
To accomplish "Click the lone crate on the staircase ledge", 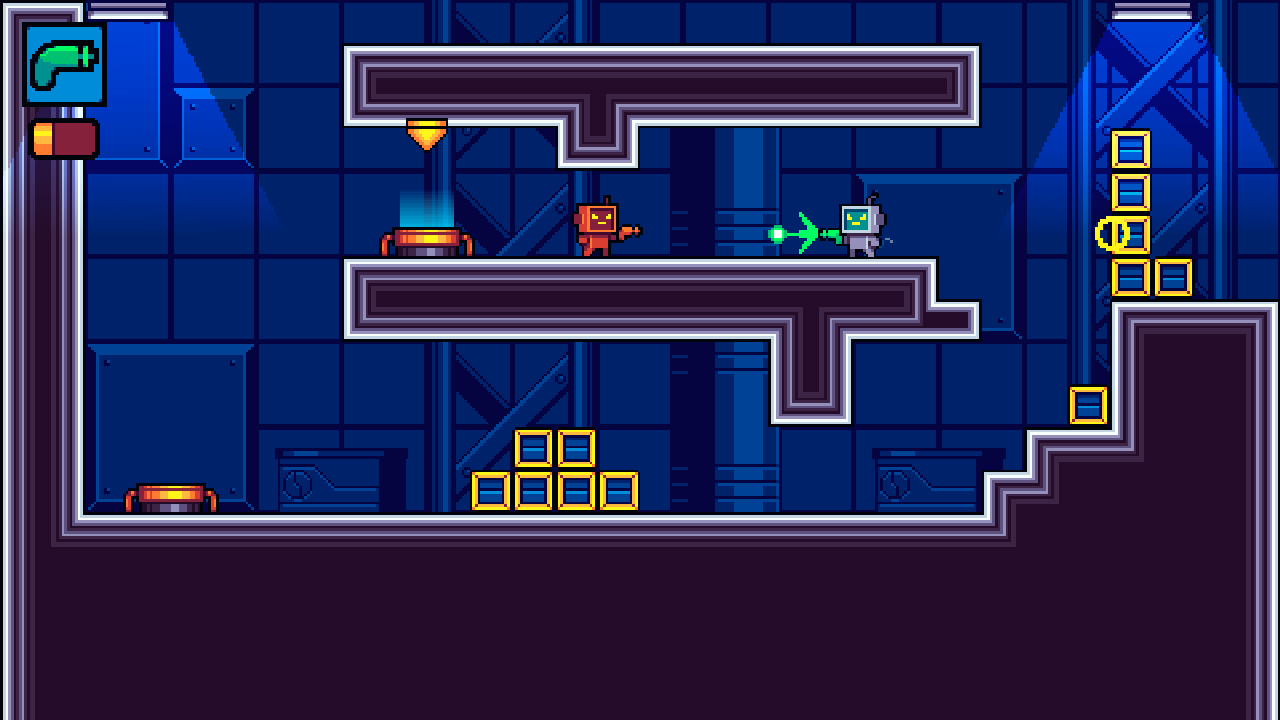I will click(1088, 405).
